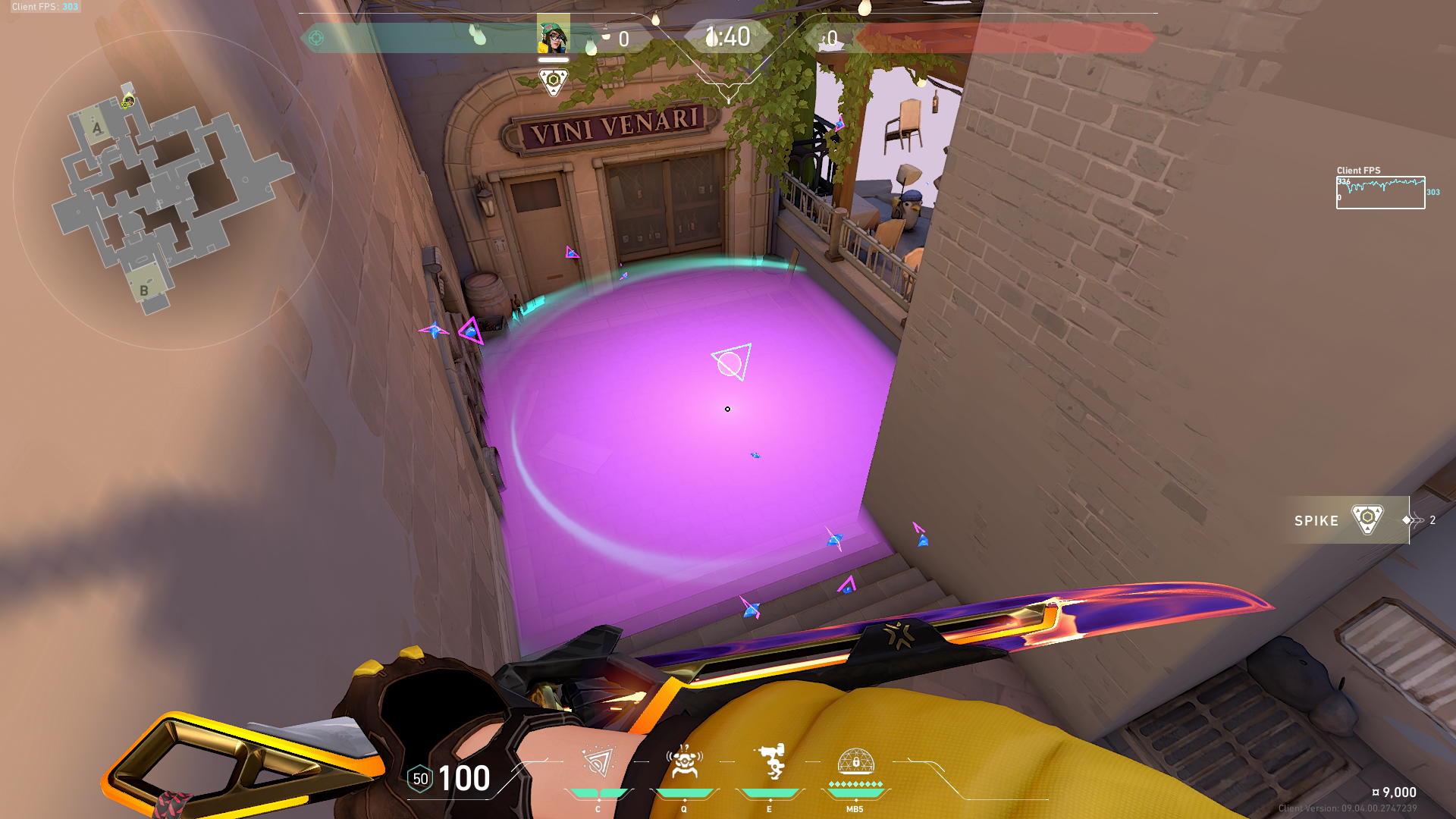Click the health value showing 100

464,778
